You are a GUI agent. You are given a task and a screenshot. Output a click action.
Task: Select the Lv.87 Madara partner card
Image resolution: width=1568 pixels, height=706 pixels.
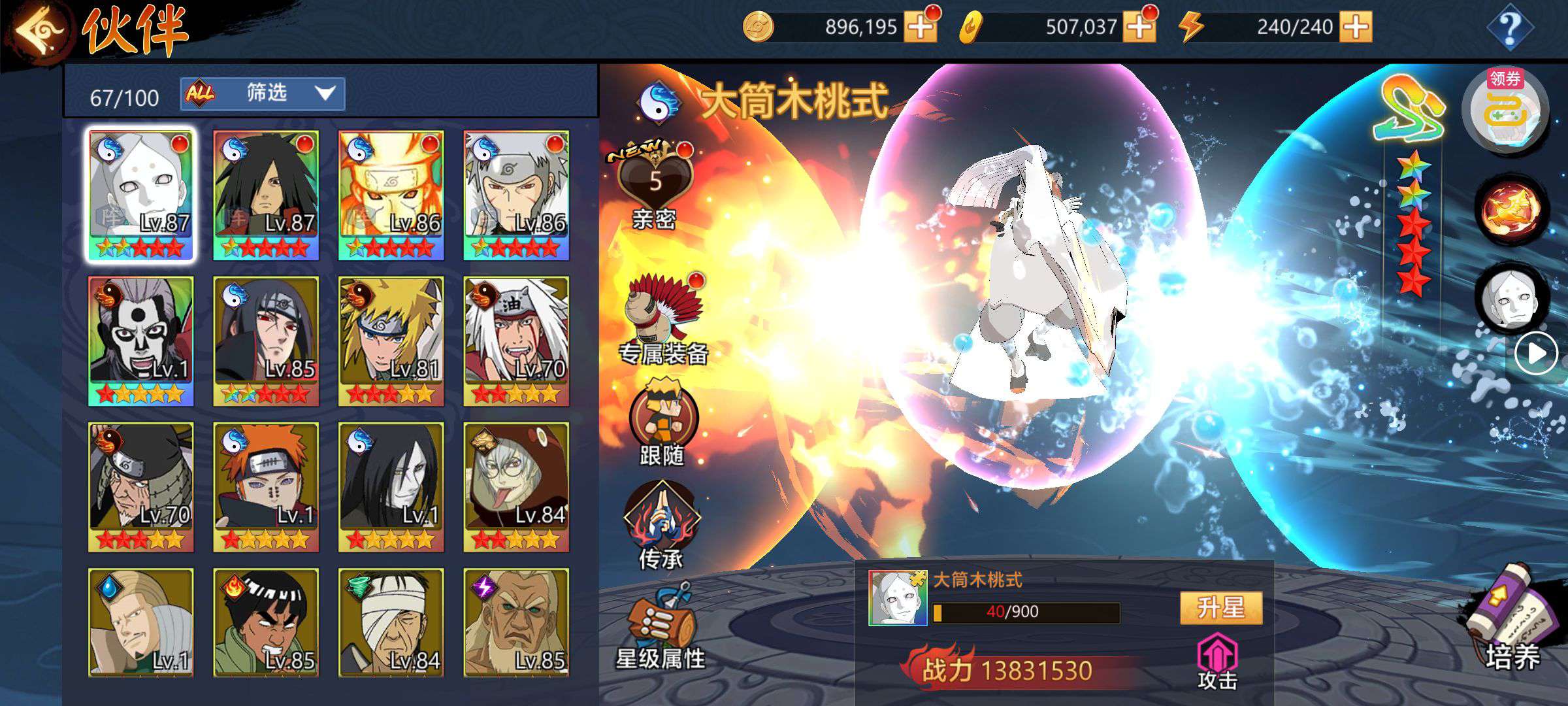[x=266, y=195]
